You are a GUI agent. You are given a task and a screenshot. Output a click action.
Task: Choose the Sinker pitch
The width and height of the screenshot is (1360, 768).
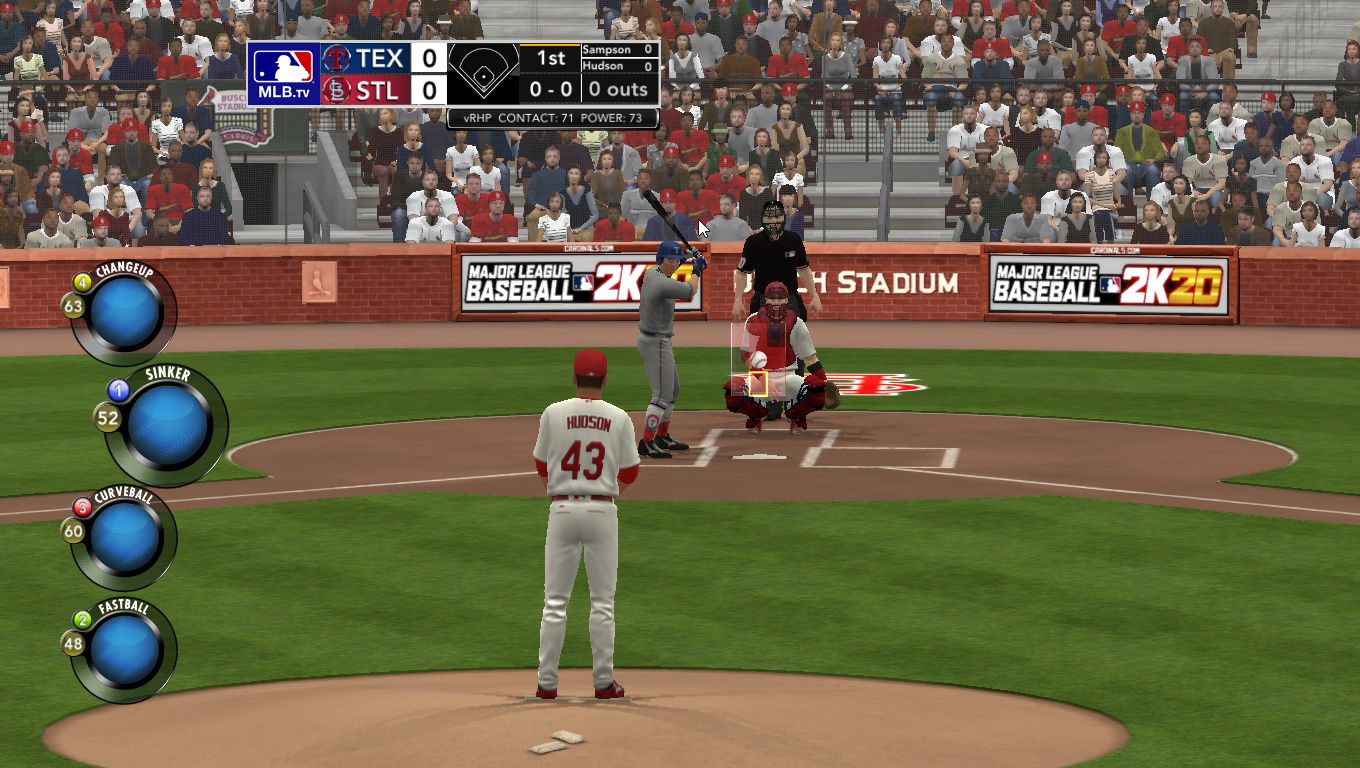pyautogui.click(x=168, y=426)
